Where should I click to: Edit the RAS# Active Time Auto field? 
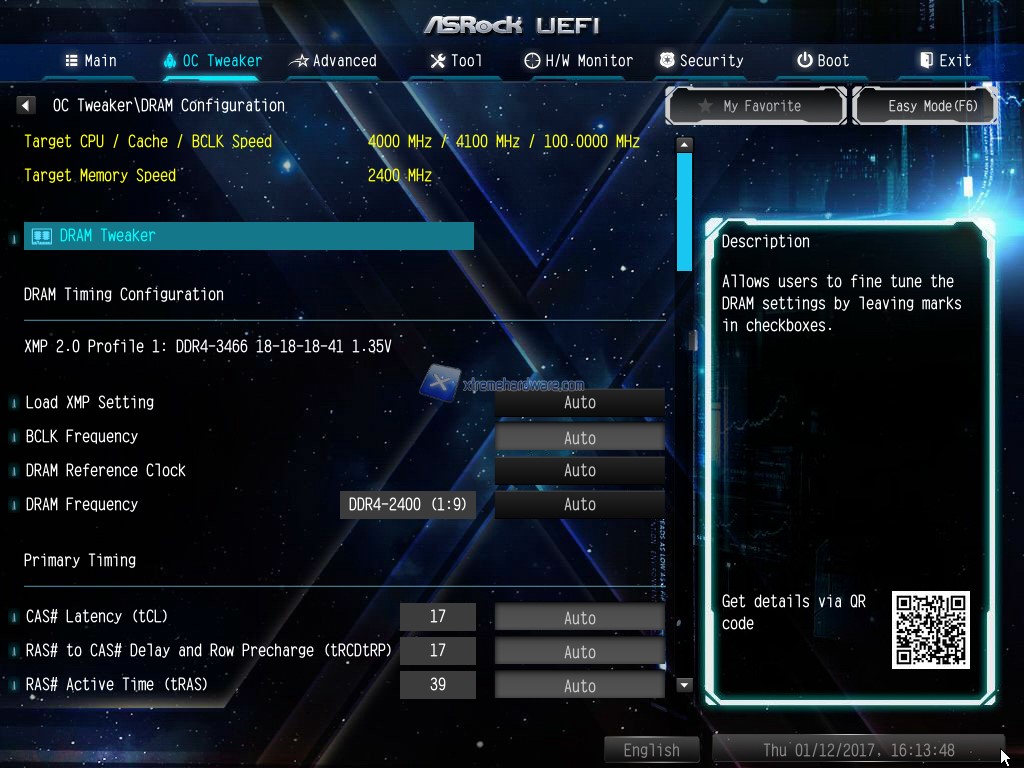pyautogui.click(x=579, y=686)
